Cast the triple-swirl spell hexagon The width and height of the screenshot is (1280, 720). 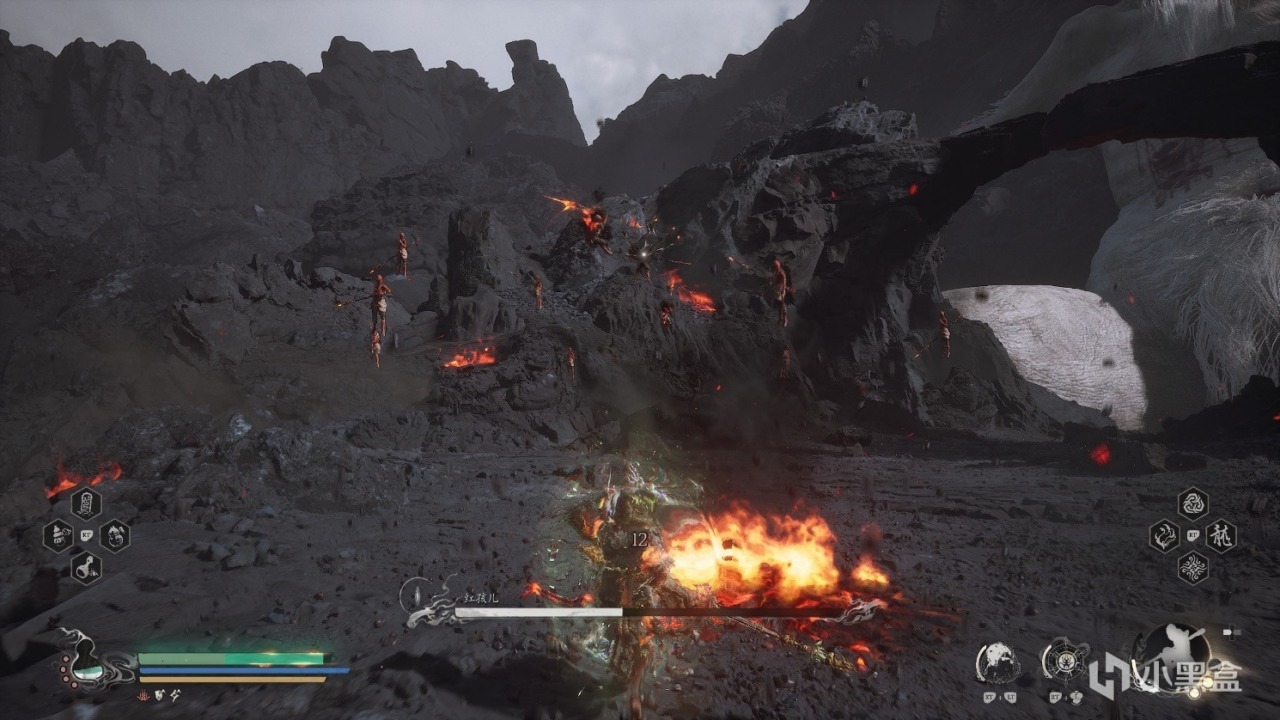(1192, 503)
